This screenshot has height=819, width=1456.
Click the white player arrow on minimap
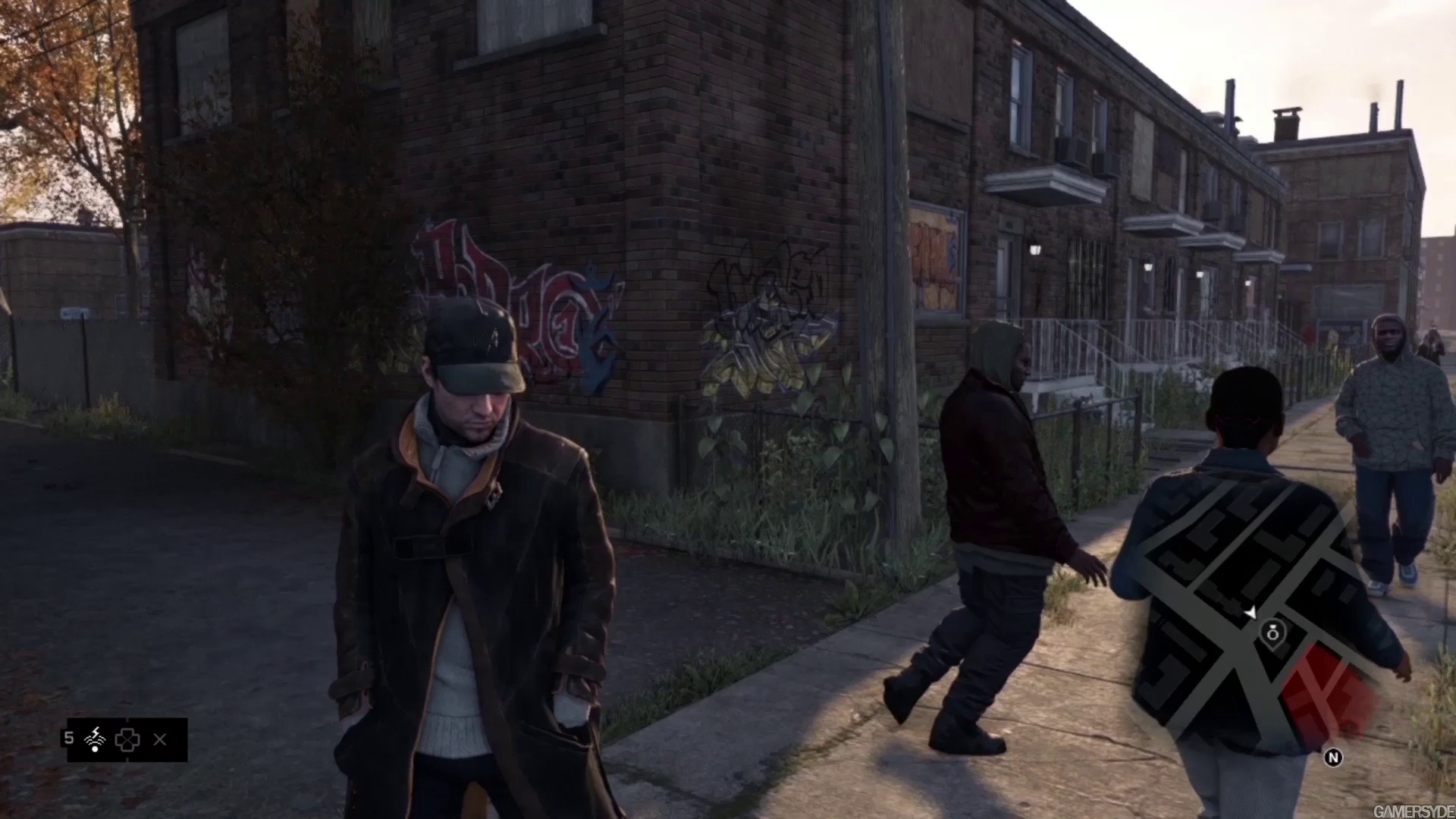click(1250, 611)
